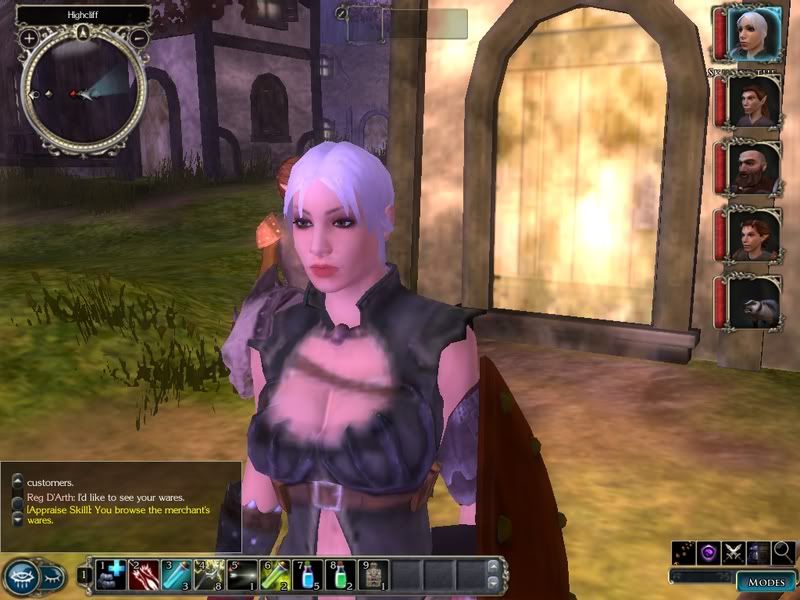Use hotbar slot 1 with the blue cross

[112, 575]
